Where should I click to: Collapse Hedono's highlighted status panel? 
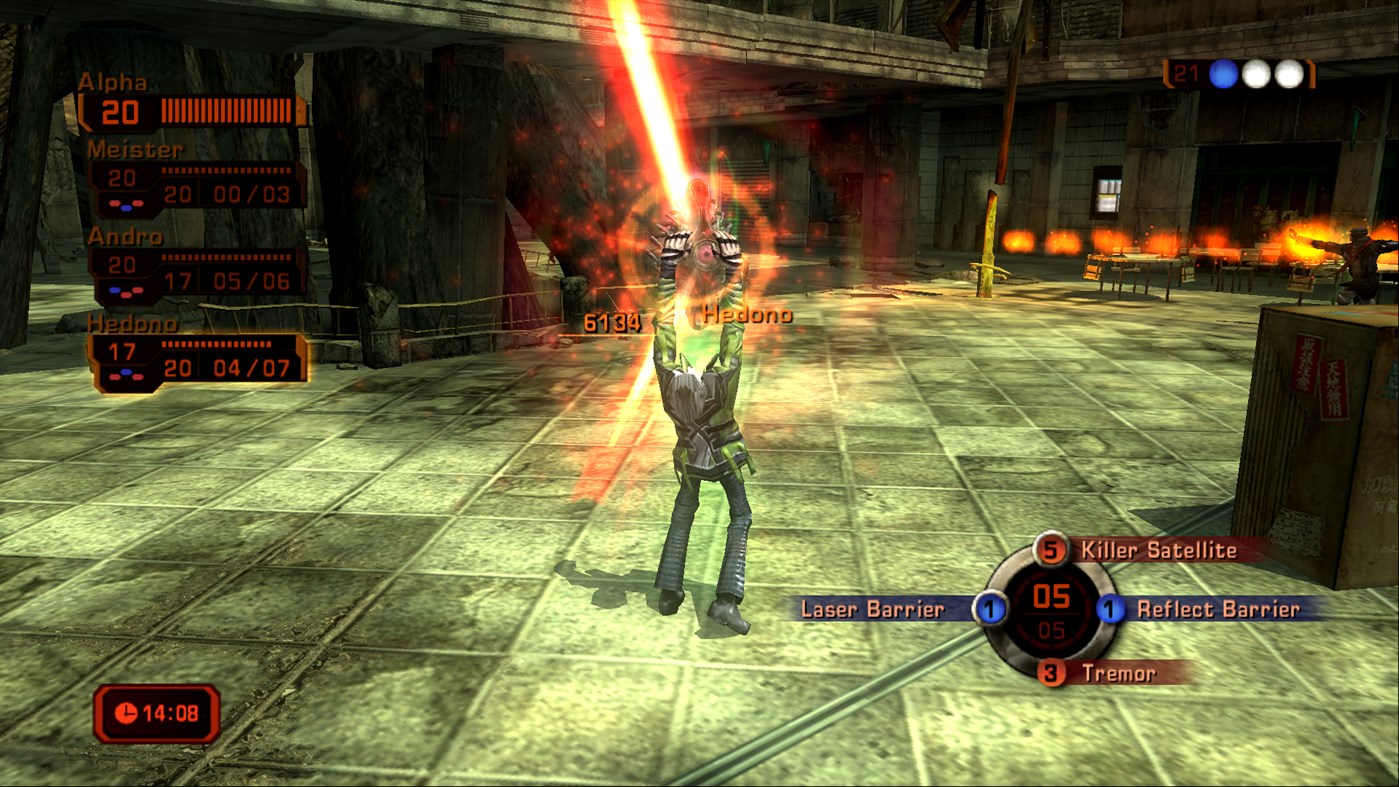coord(195,360)
